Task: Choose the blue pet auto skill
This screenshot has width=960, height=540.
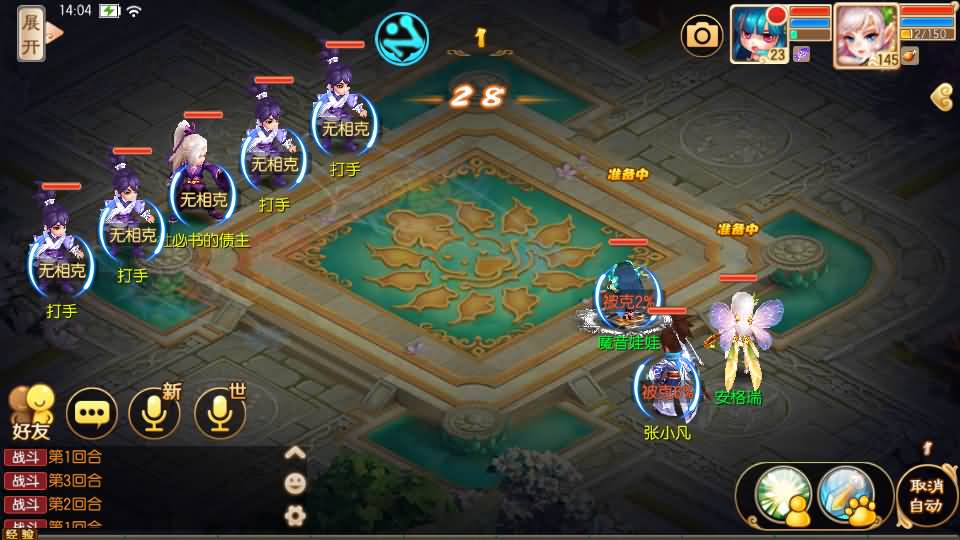Action: [x=846, y=495]
